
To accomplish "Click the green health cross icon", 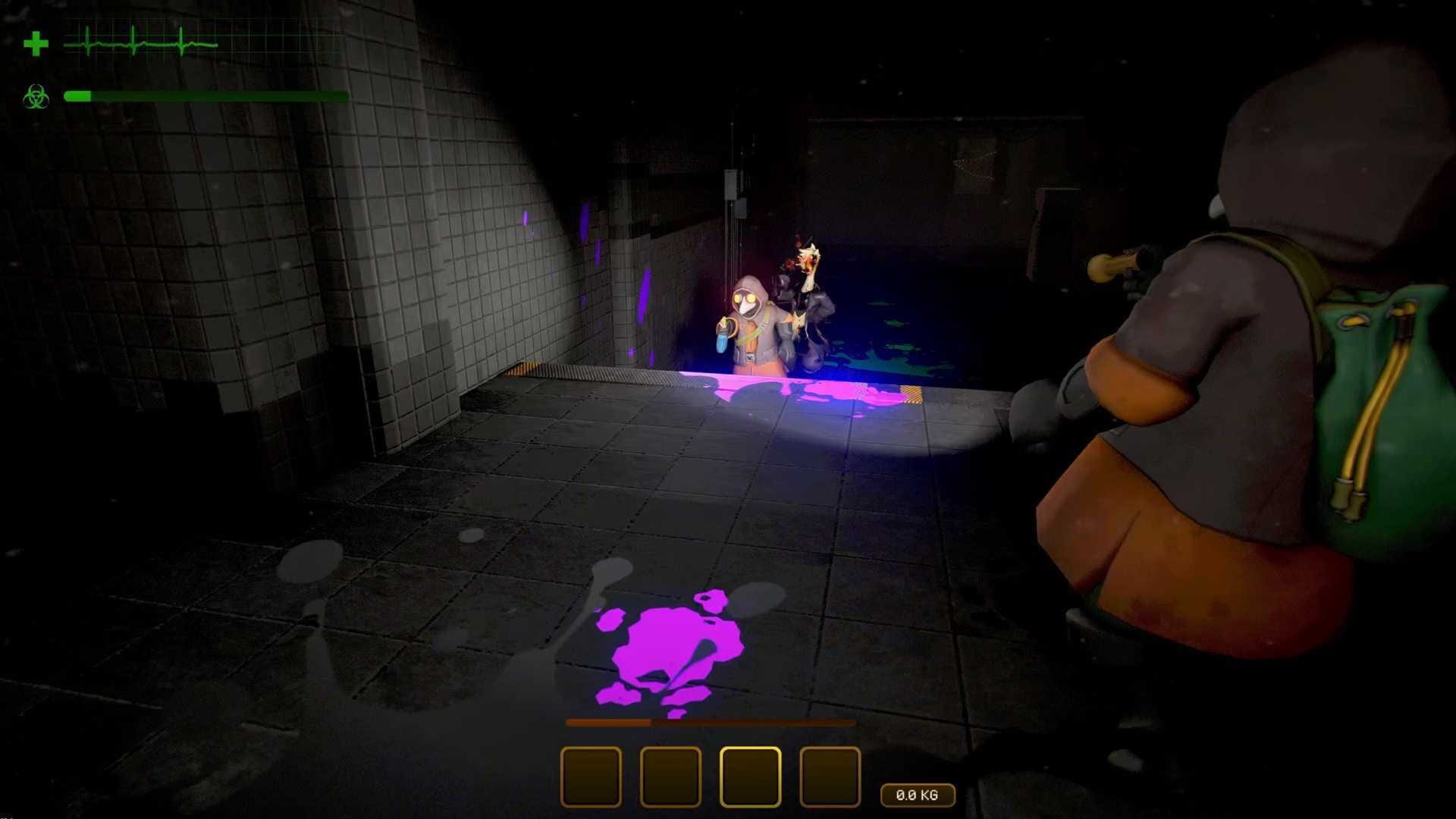I will point(36,43).
